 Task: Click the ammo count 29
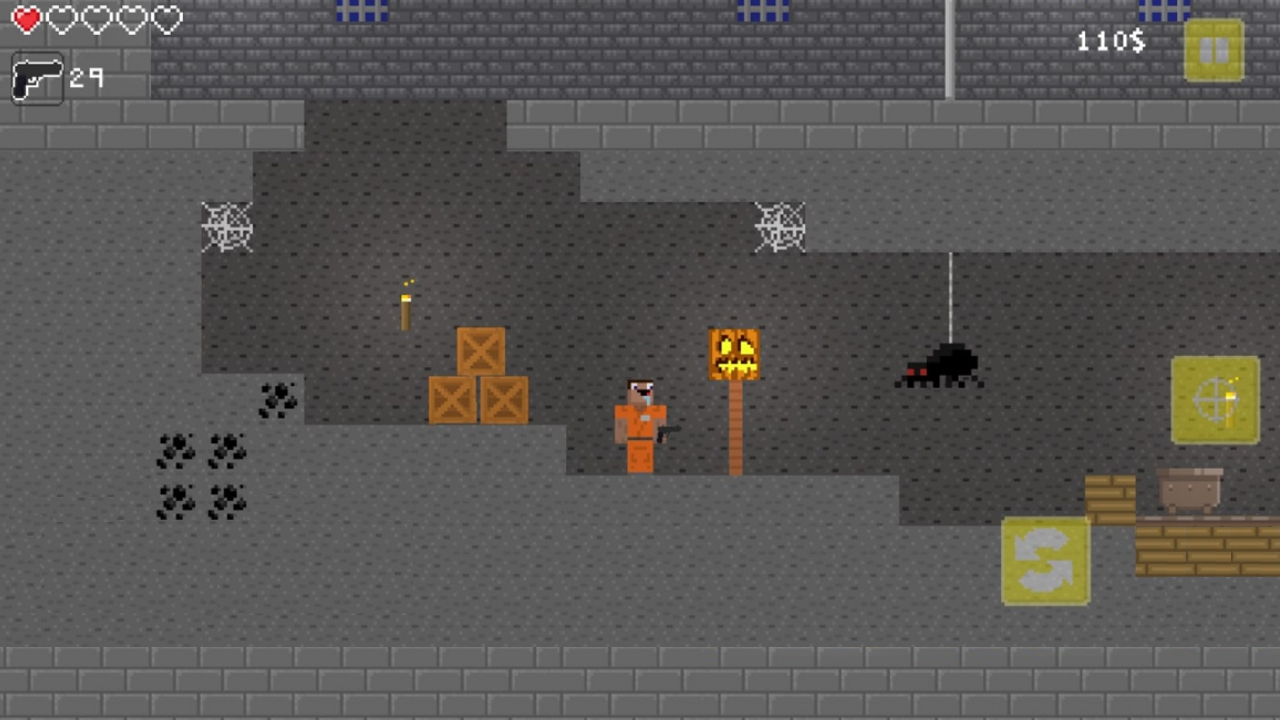[88, 78]
